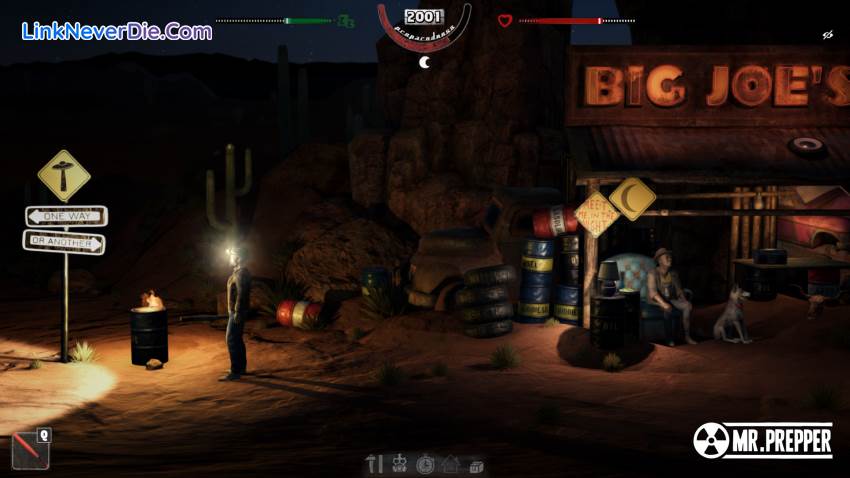Toggle the crossed-eye visibility icon
Screen dimensions: 850x478
(x=828, y=35)
